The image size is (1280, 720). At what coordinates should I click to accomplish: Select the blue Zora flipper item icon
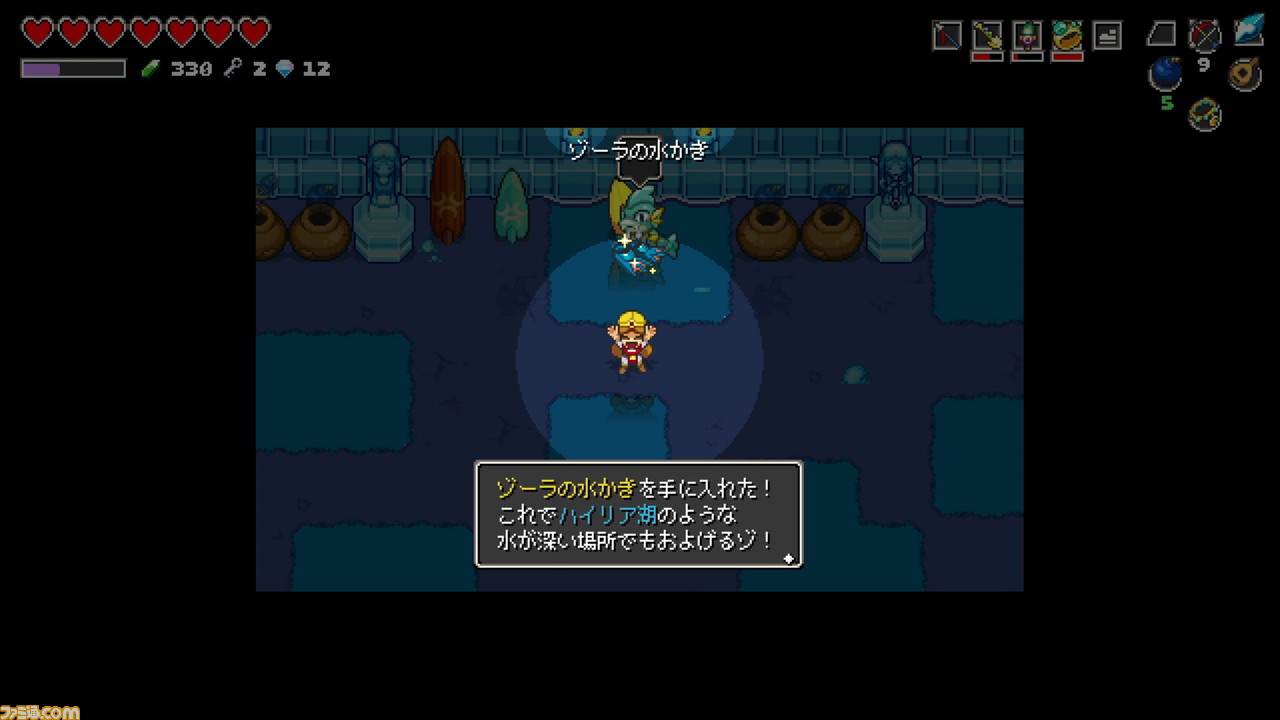coord(1246,33)
